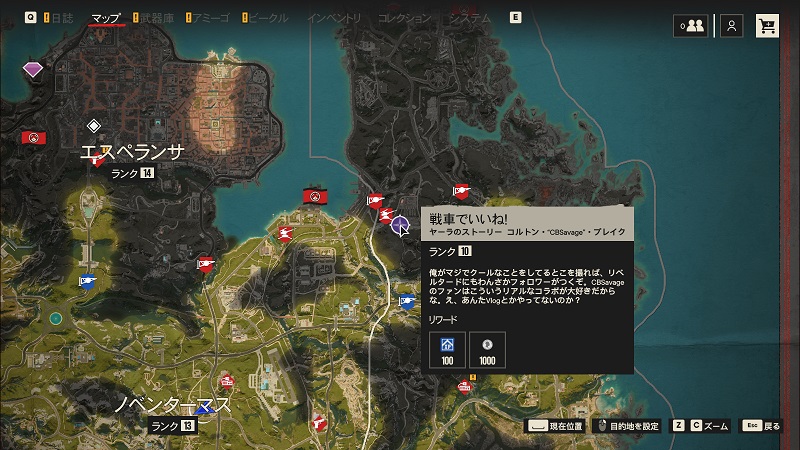Screen dimensions: 800x450
Task: Open the co-op players button
Action: 690,25
